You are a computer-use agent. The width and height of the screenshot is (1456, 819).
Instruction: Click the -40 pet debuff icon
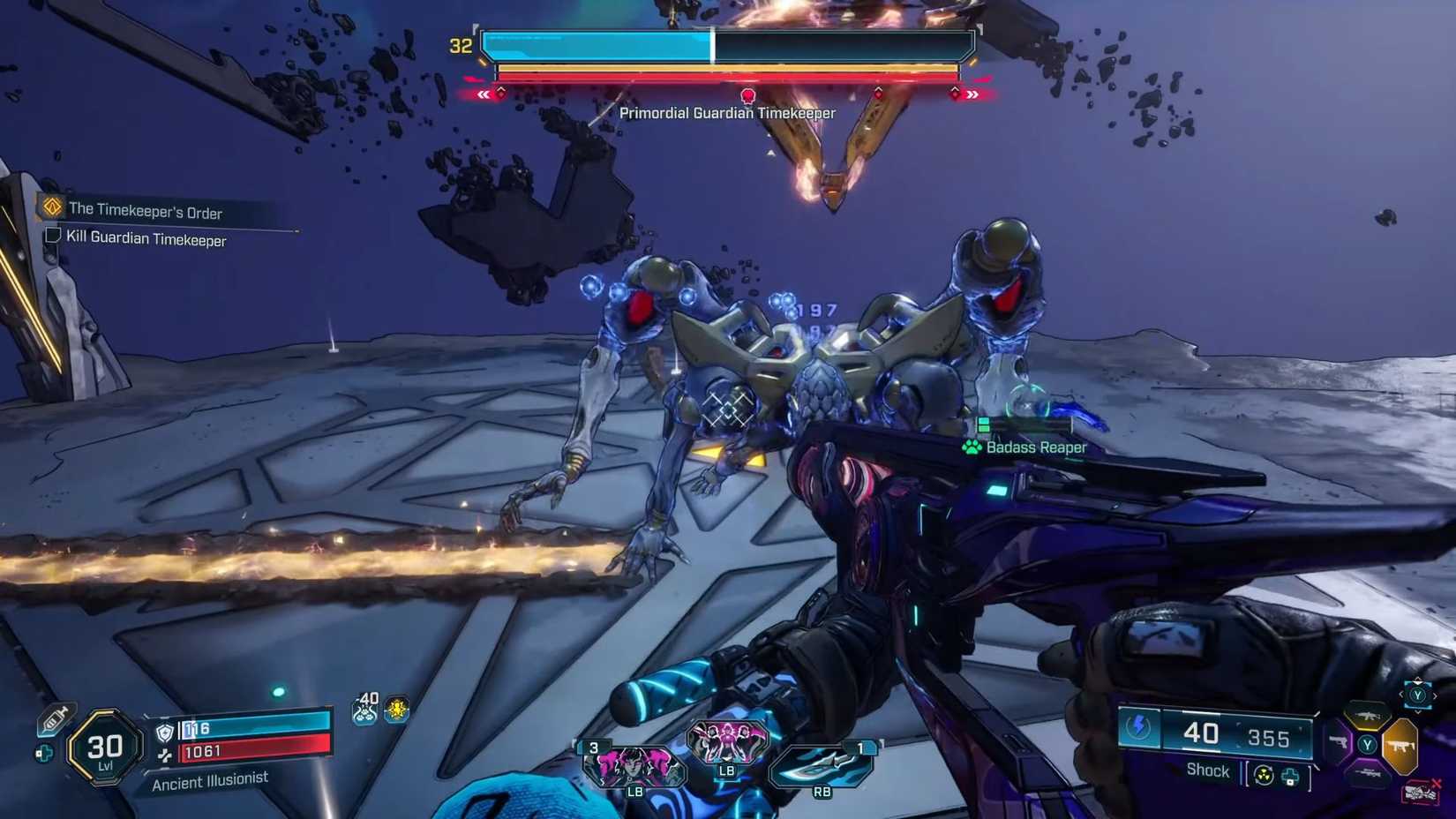(x=365, y=711)
